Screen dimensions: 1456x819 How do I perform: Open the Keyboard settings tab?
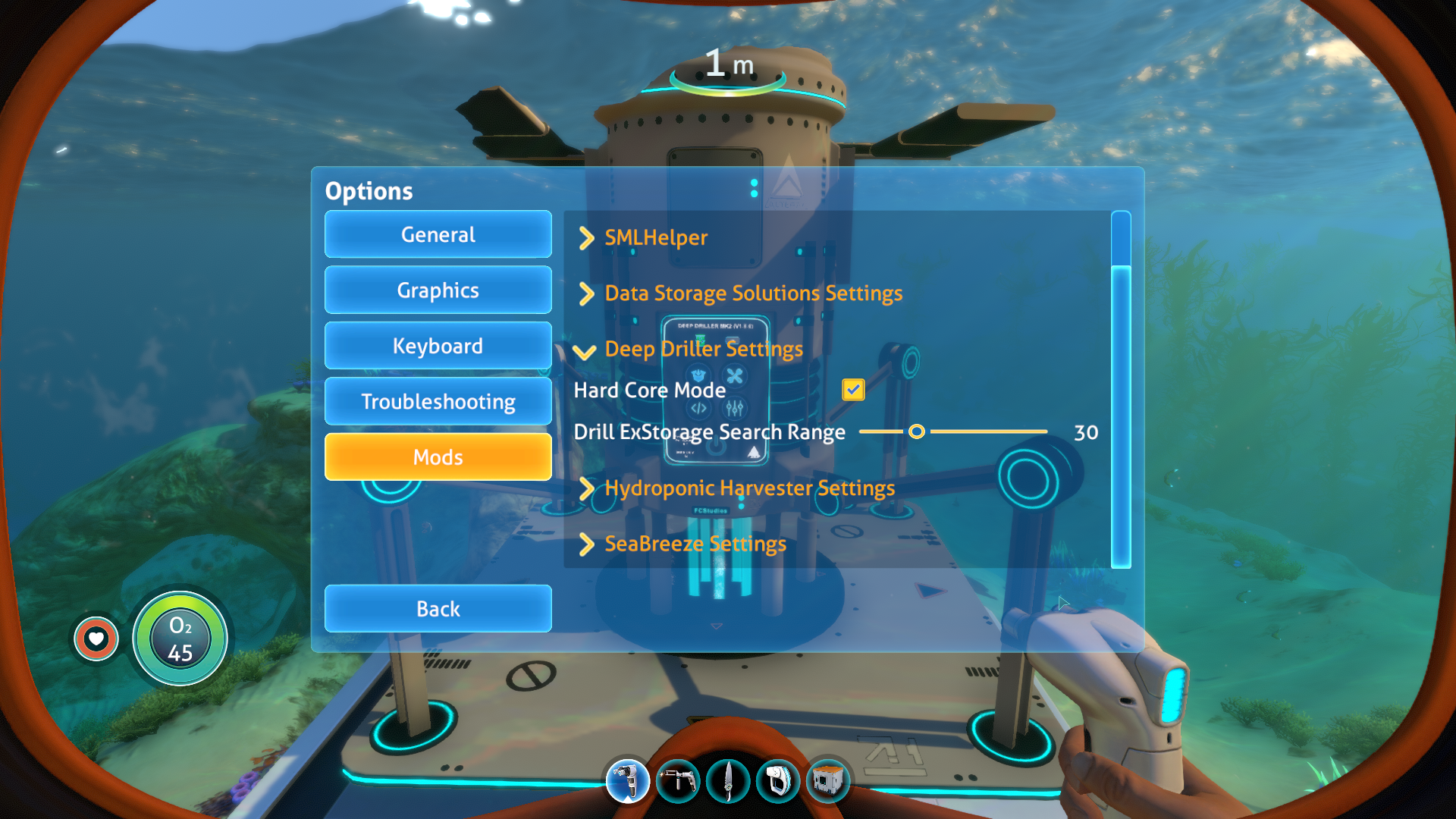438,346
